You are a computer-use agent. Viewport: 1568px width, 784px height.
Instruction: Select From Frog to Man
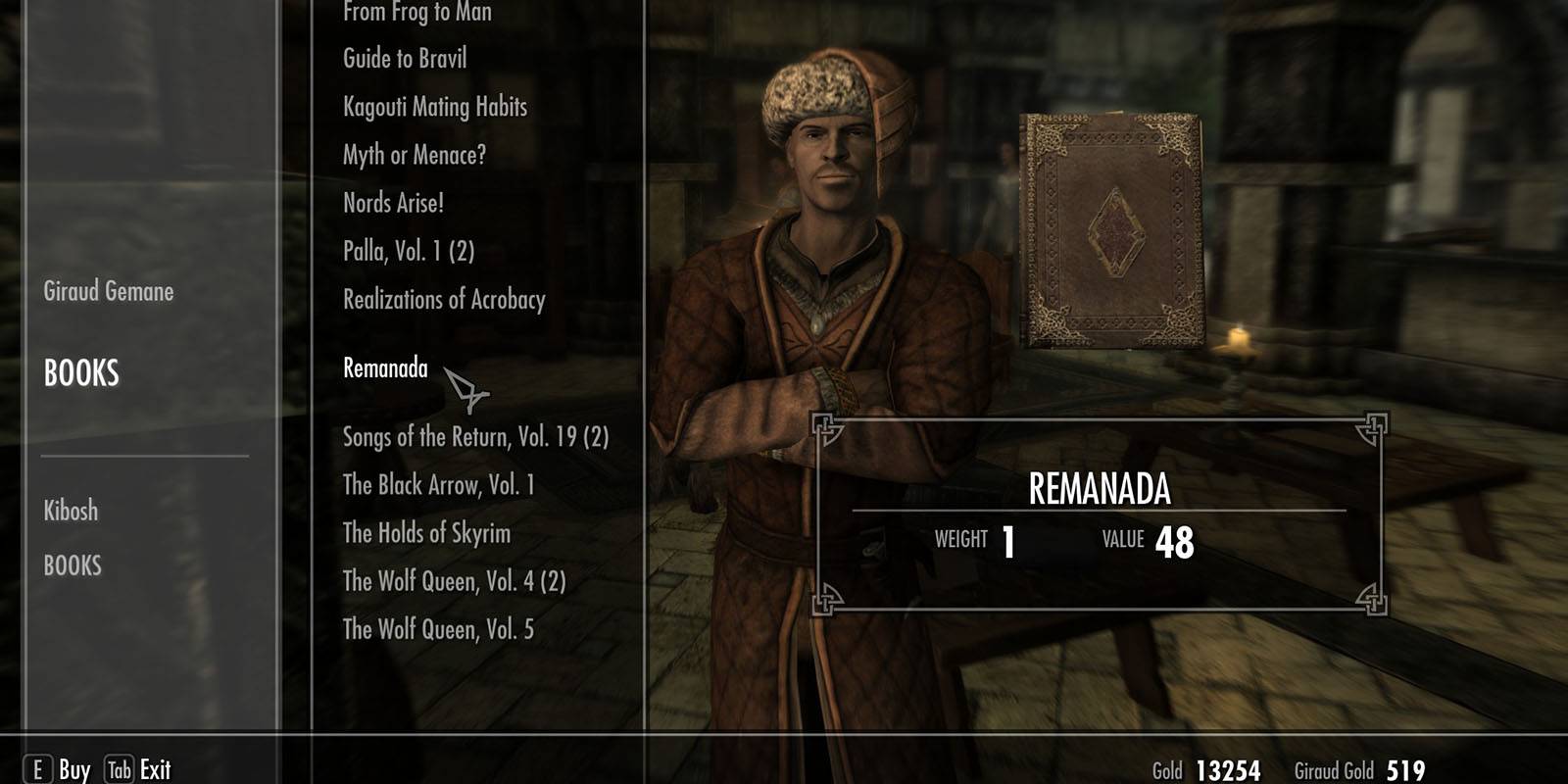coord(415,12)
